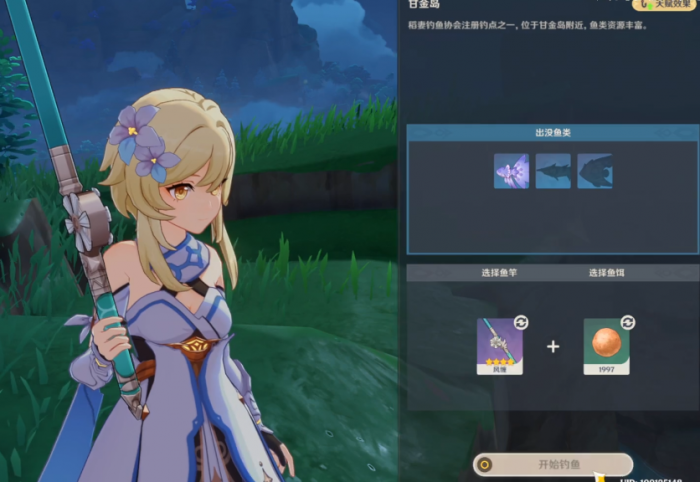Select the four-star fishing rod slot
This screenshot has width=700, height=482.
click(499, 345)
